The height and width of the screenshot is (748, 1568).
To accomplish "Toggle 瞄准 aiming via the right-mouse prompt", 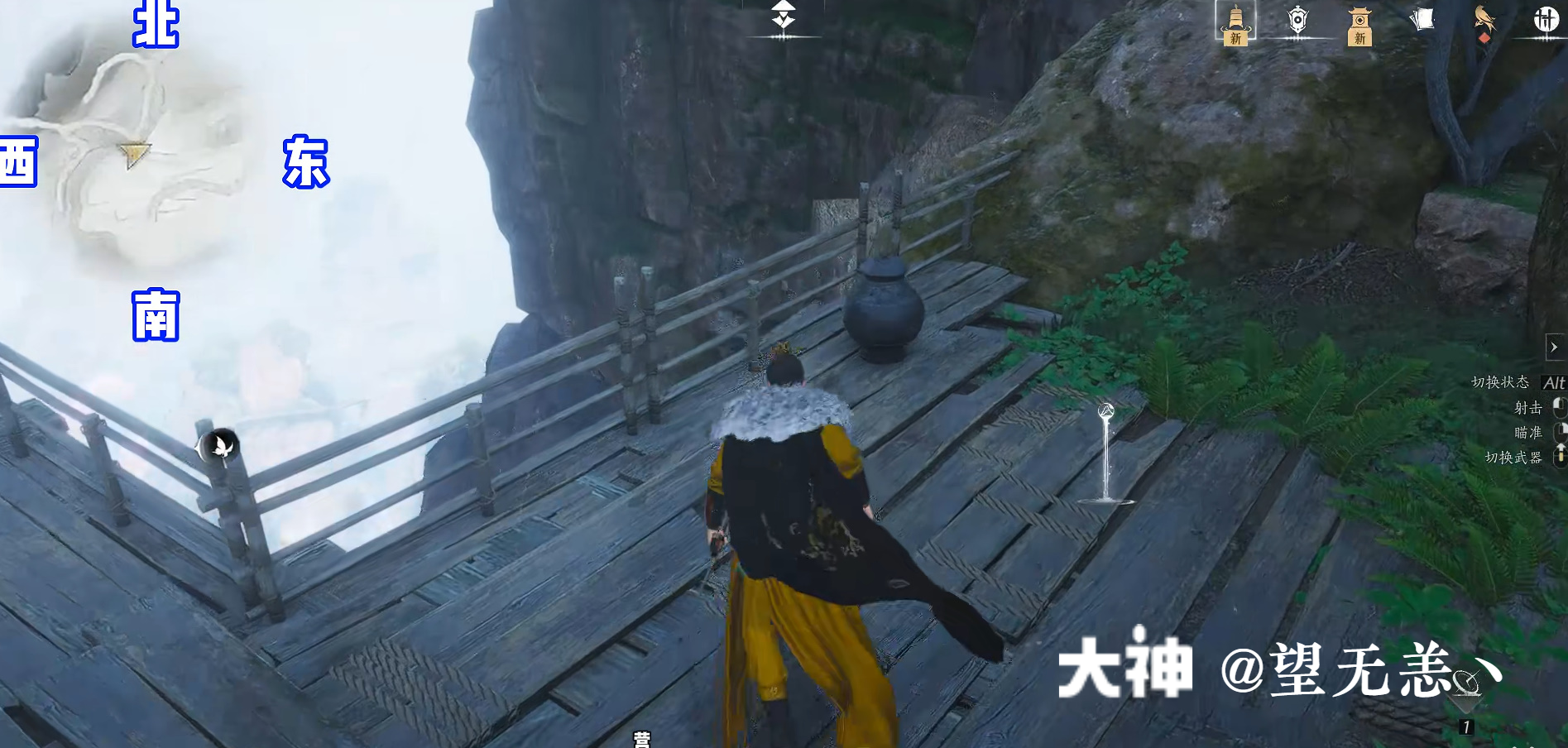I will (x=1558, y=431).
